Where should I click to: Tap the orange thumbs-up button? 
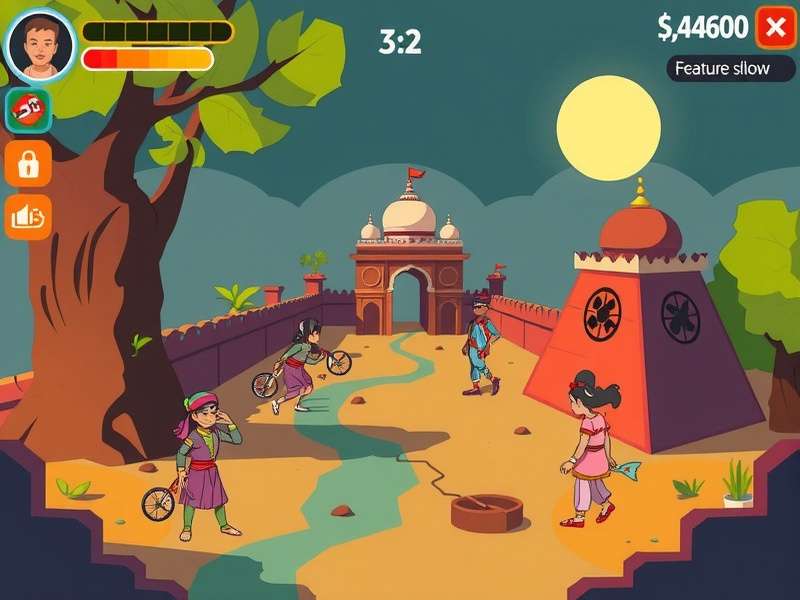pos(28,216)
